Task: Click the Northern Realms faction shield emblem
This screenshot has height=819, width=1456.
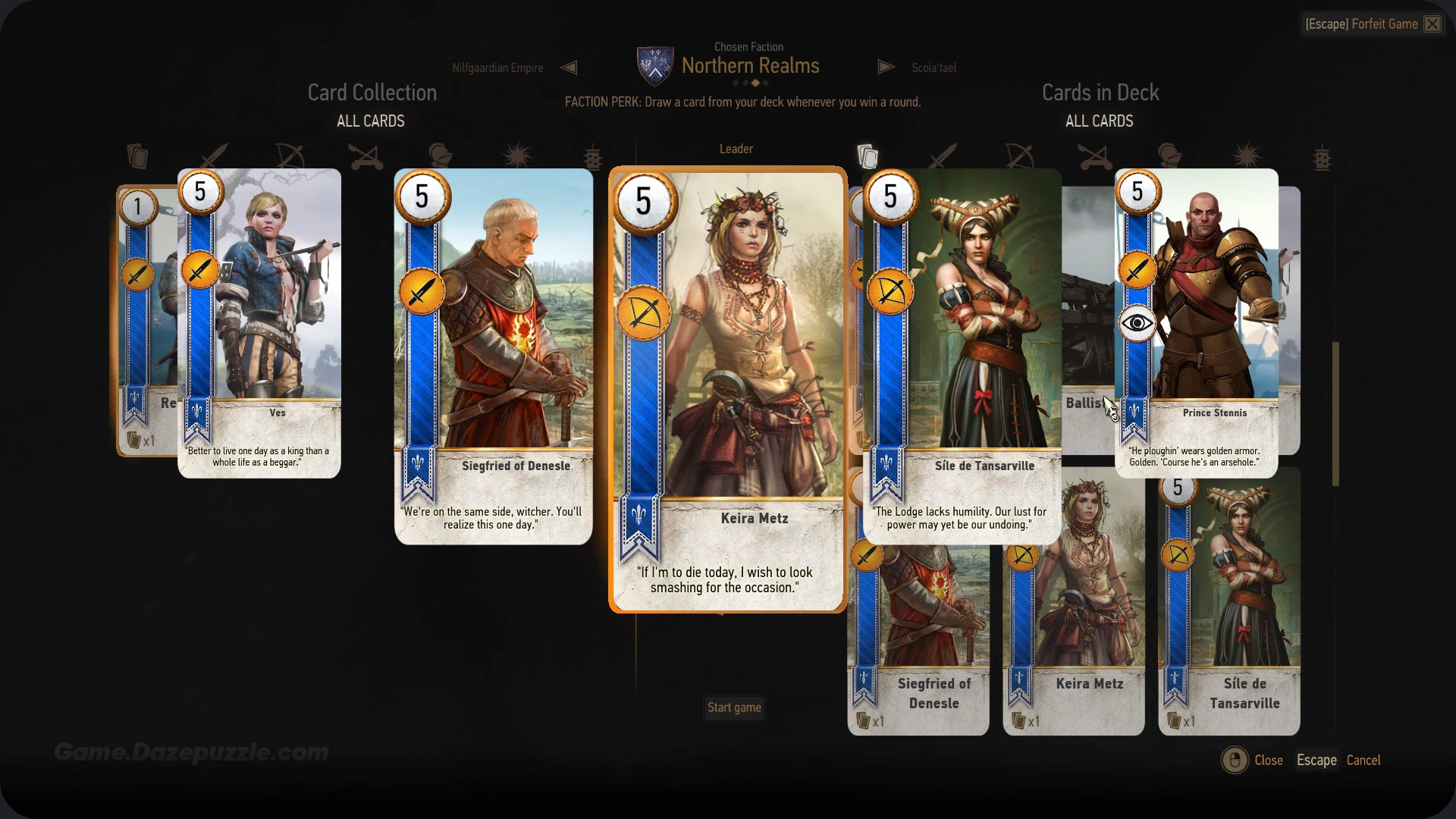Action: 654,65
